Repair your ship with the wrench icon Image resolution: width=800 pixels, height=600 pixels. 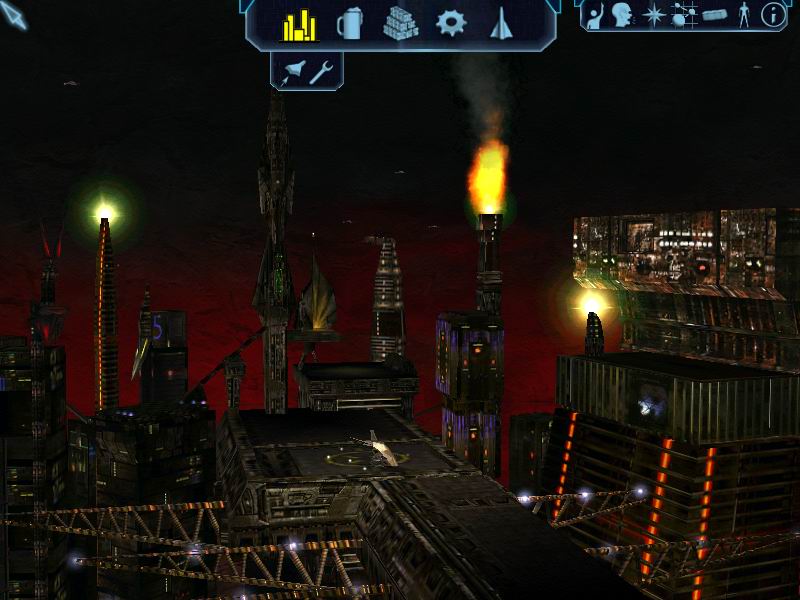coord(321,71)
